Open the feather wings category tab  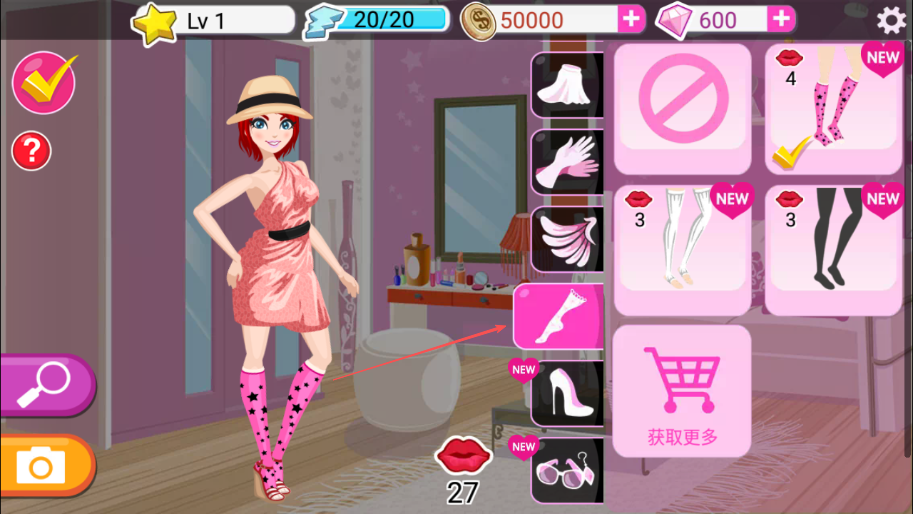coord(568,240)
